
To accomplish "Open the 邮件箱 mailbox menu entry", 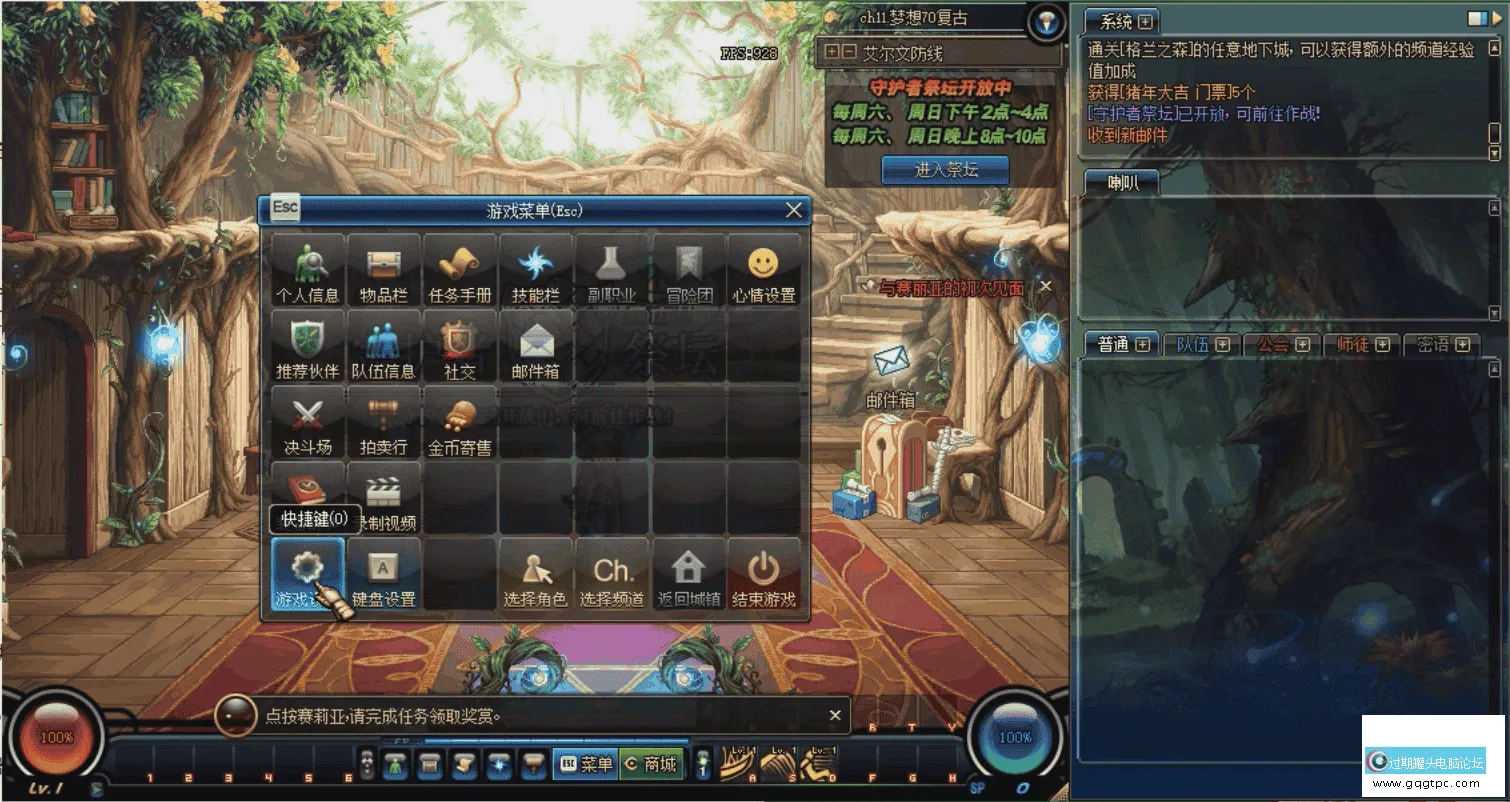I will pyautogui.click(x=536, y=346).
